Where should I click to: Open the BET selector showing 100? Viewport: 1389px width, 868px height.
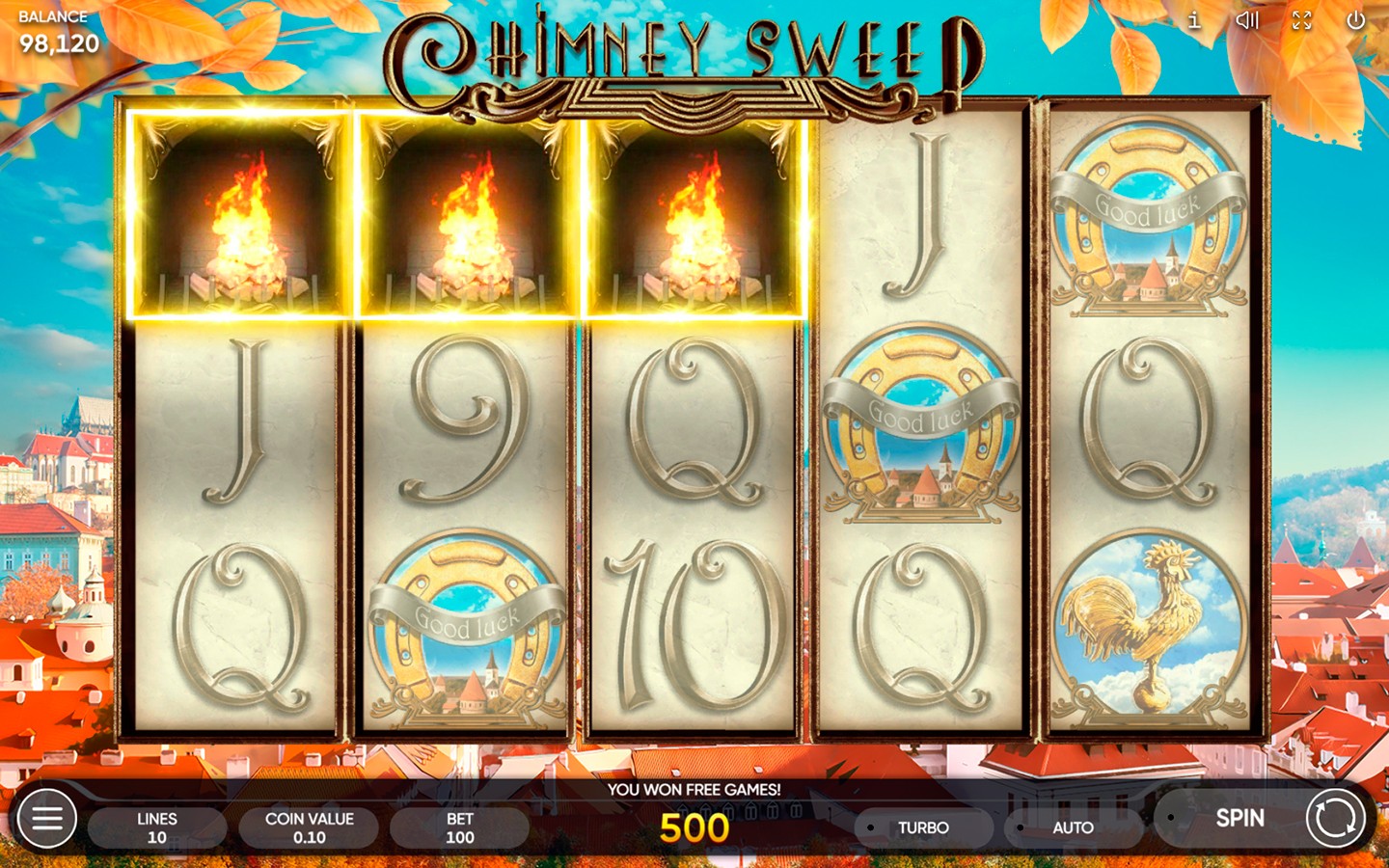(459, 825)
